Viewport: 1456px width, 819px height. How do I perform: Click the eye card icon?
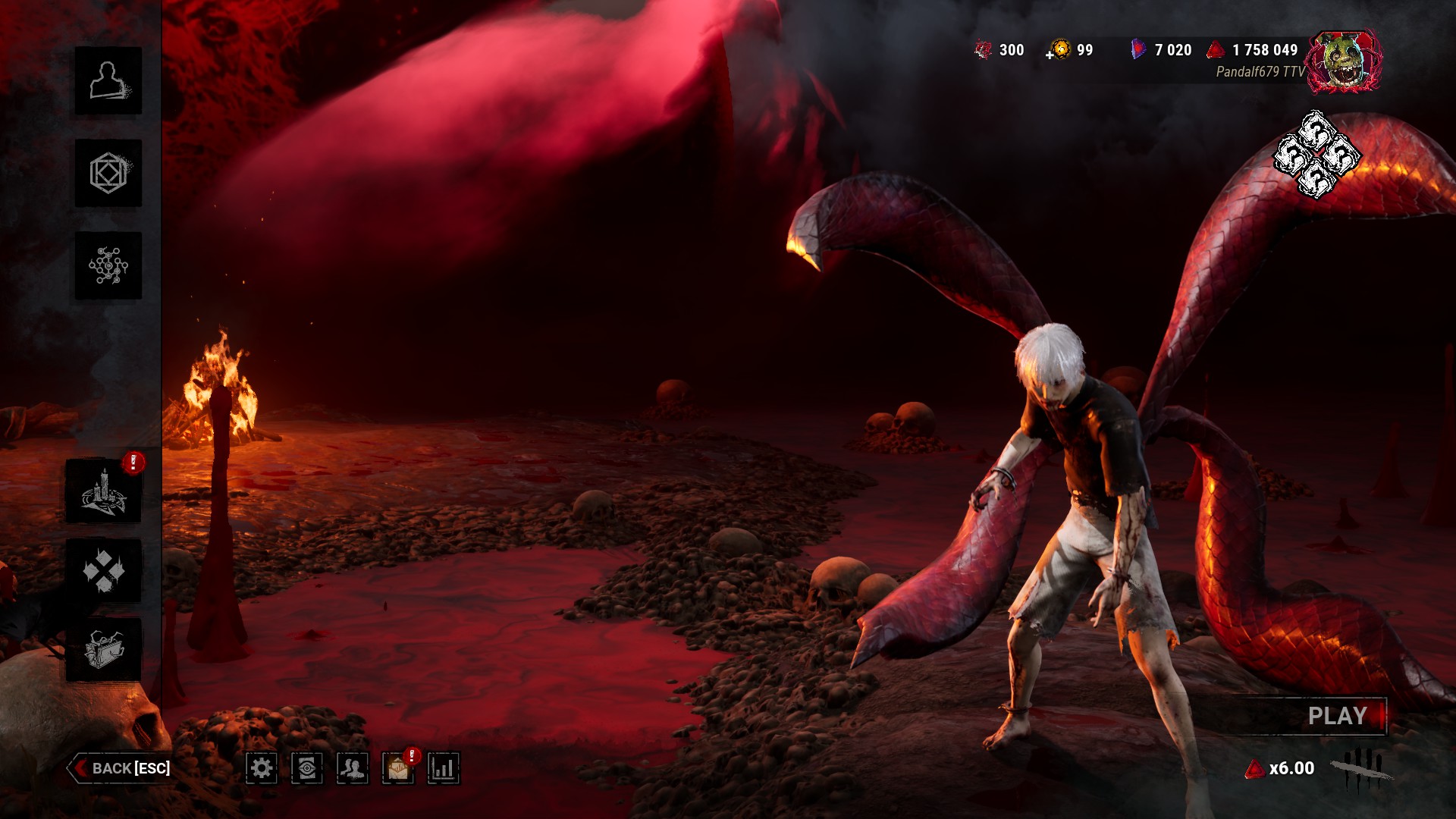click(307, 769)
